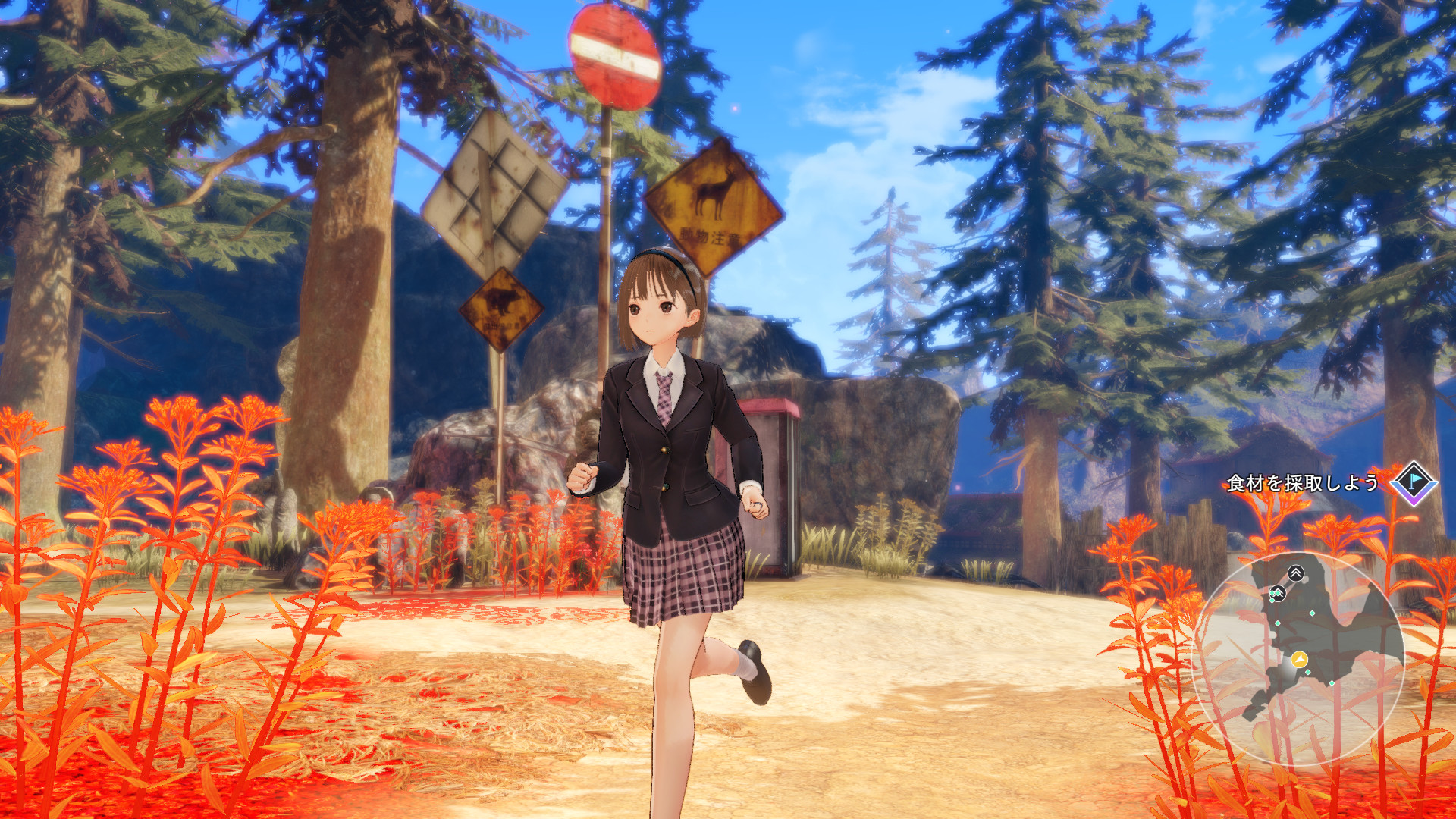Click the yellow player arrow on the minimap

[x=1299, y=660]
